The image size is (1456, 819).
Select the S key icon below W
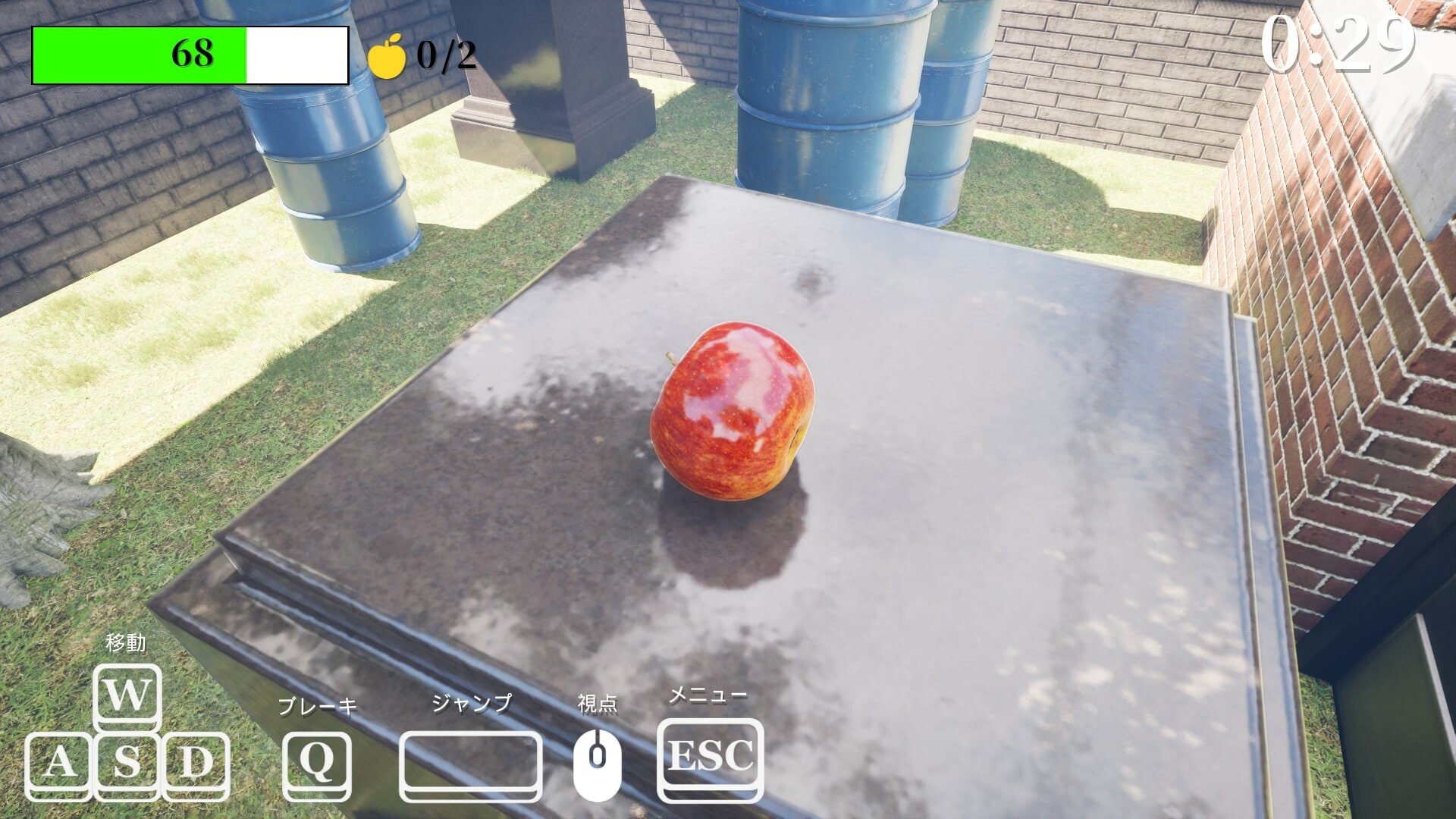pyautogui.click(x=127, y=762)
